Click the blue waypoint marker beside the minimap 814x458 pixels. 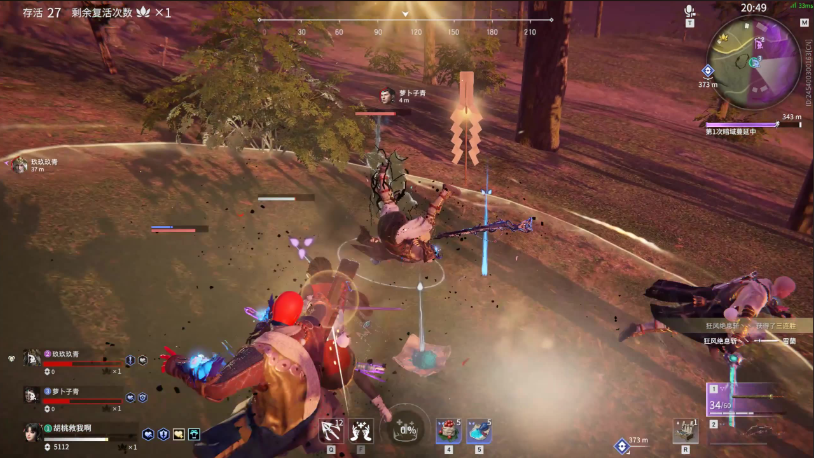click(x=707, y=70)
